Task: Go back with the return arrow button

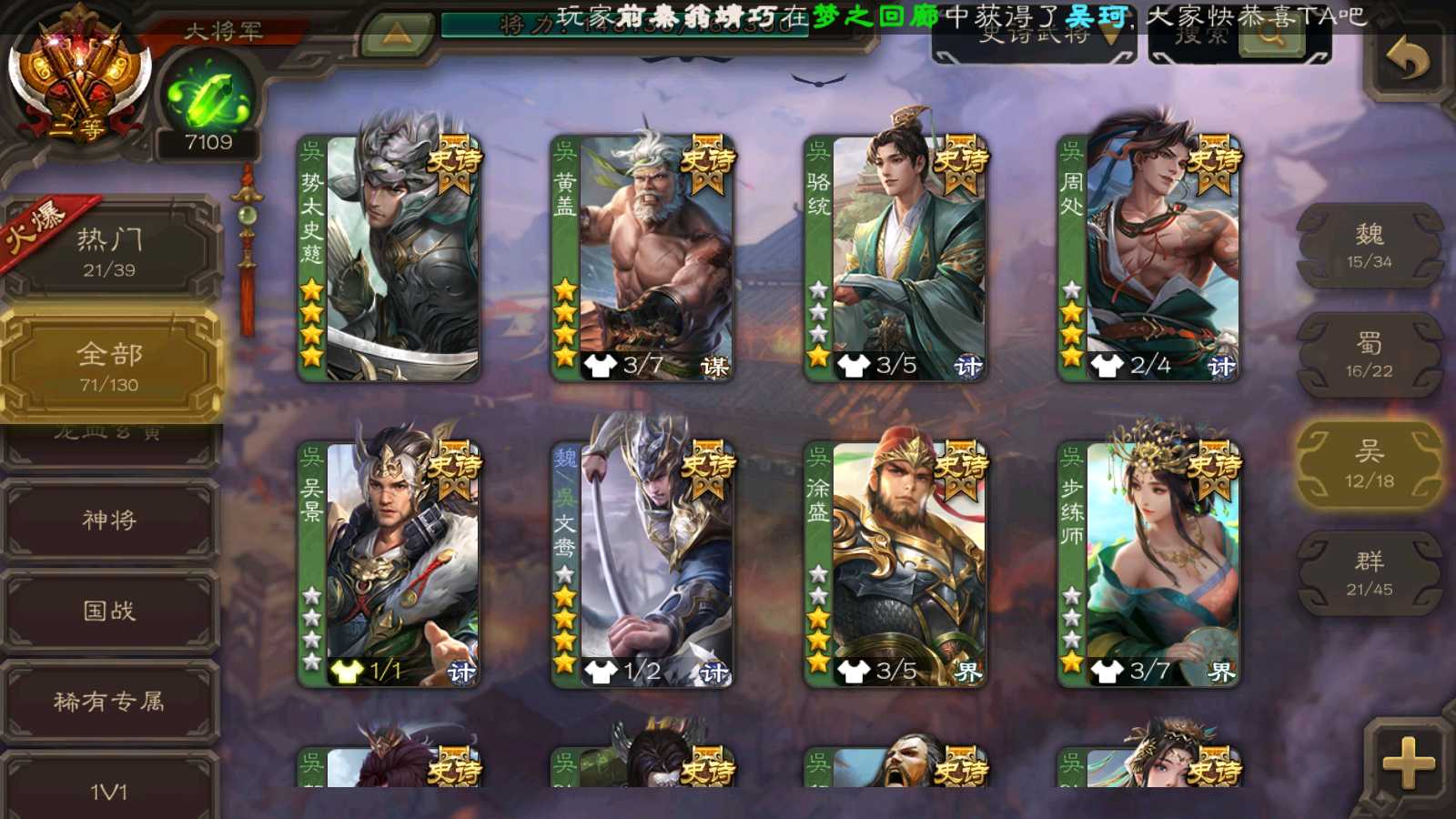Action: pyautogui.click(x=1407, y=60)
